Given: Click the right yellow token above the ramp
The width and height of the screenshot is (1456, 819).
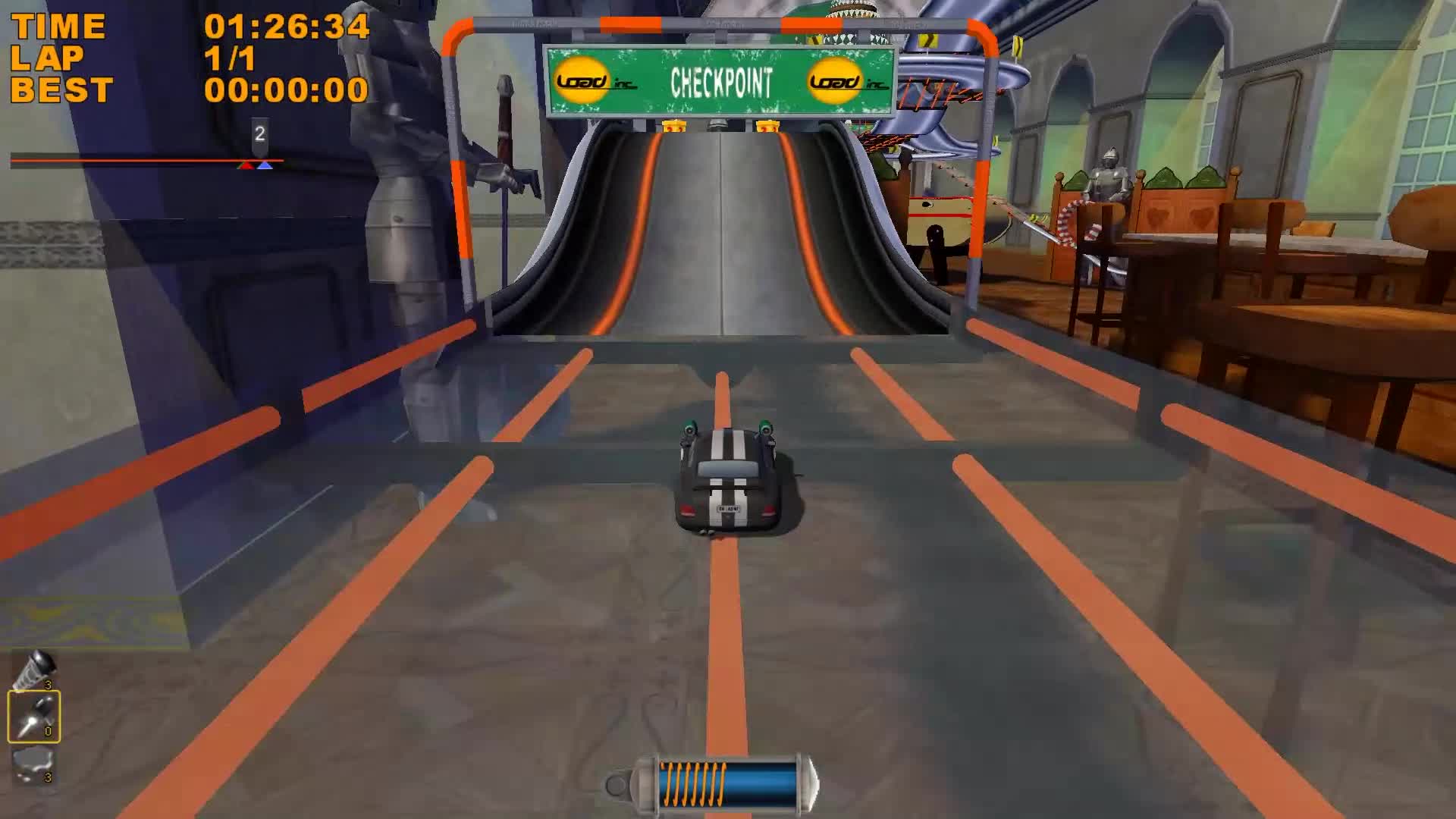Looking at the screenshot, I should click(768, 125).
